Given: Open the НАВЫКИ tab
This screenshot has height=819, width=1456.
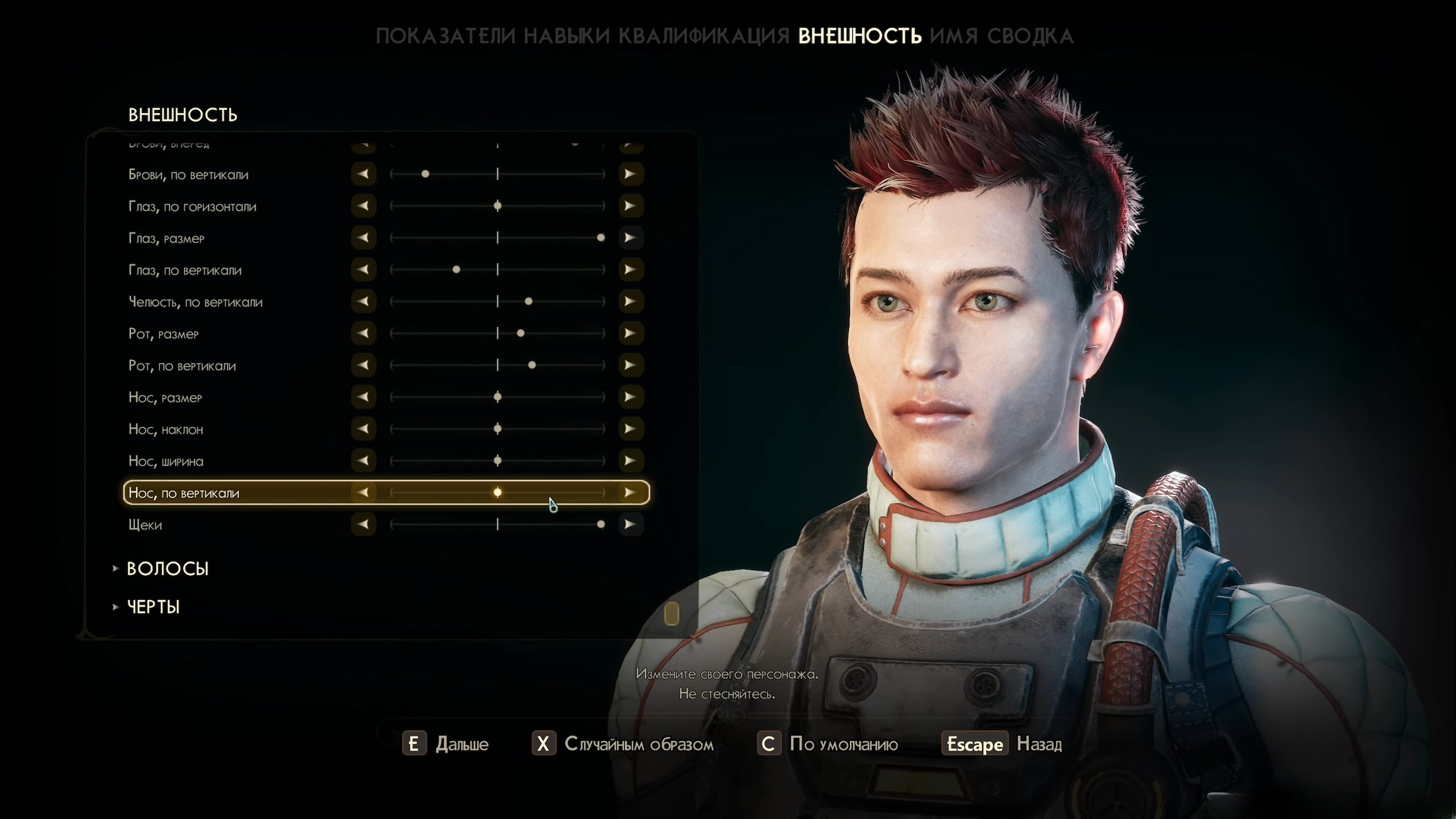Looking at the screenshot, I should (566, 36).
